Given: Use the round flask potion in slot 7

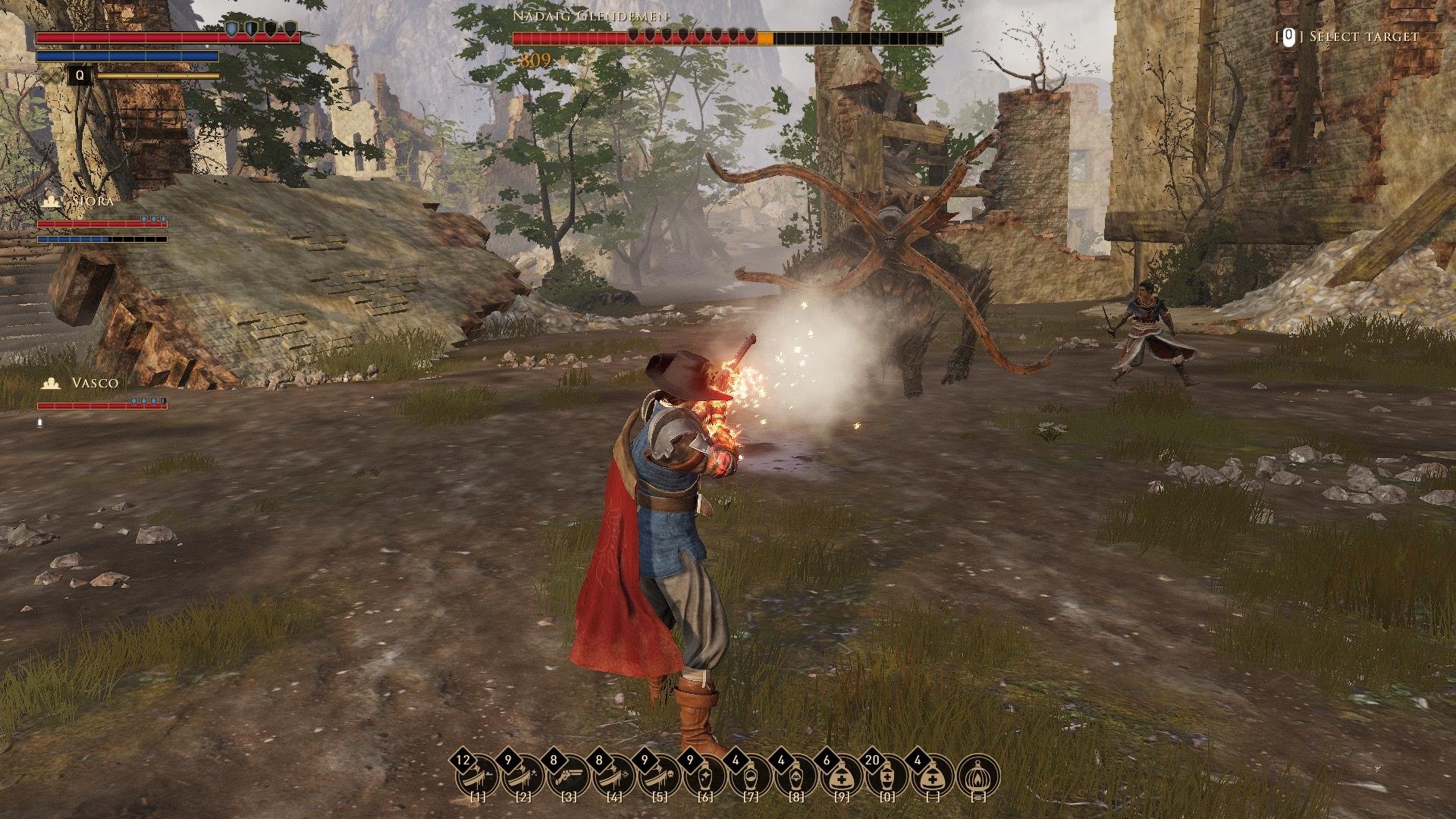Looking at the screenshot, I should (751, 776).
